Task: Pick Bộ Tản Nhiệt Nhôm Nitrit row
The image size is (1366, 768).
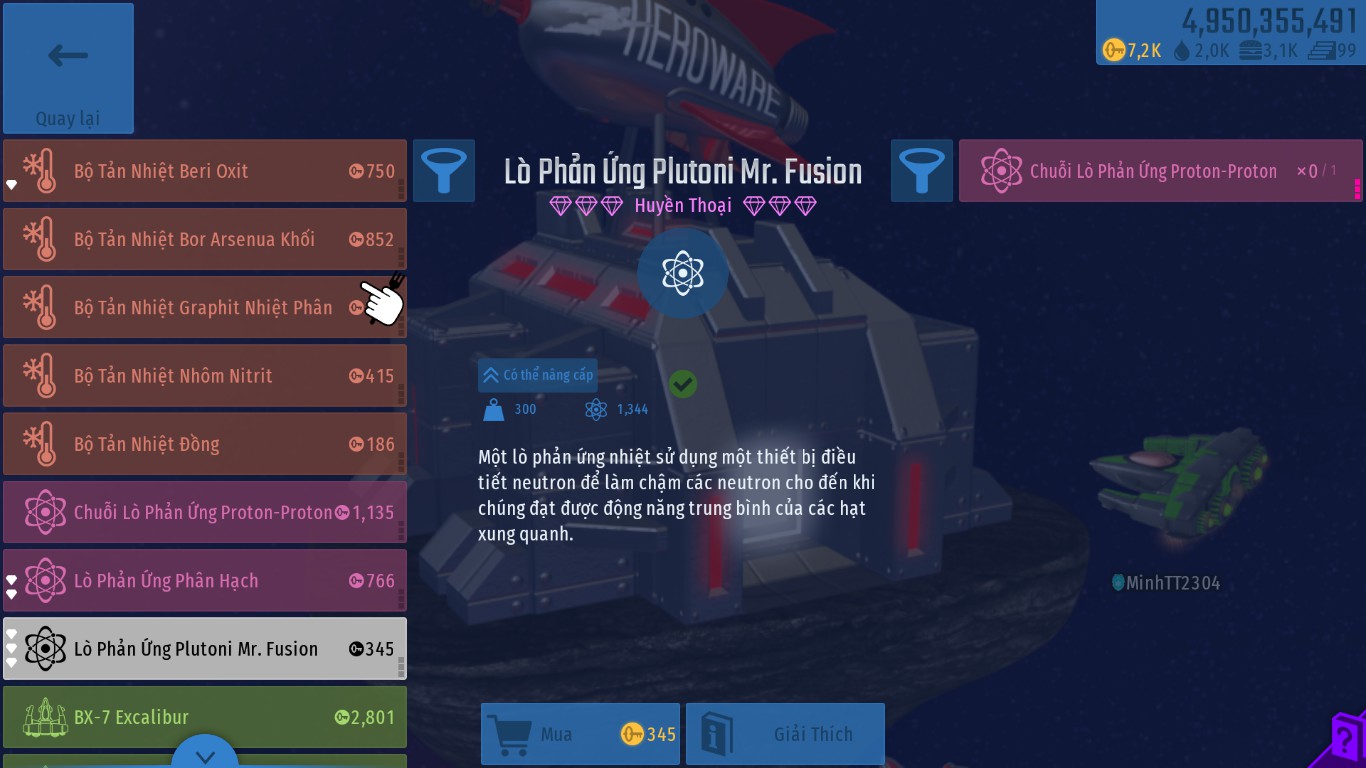Action: (x=204, y=376)
